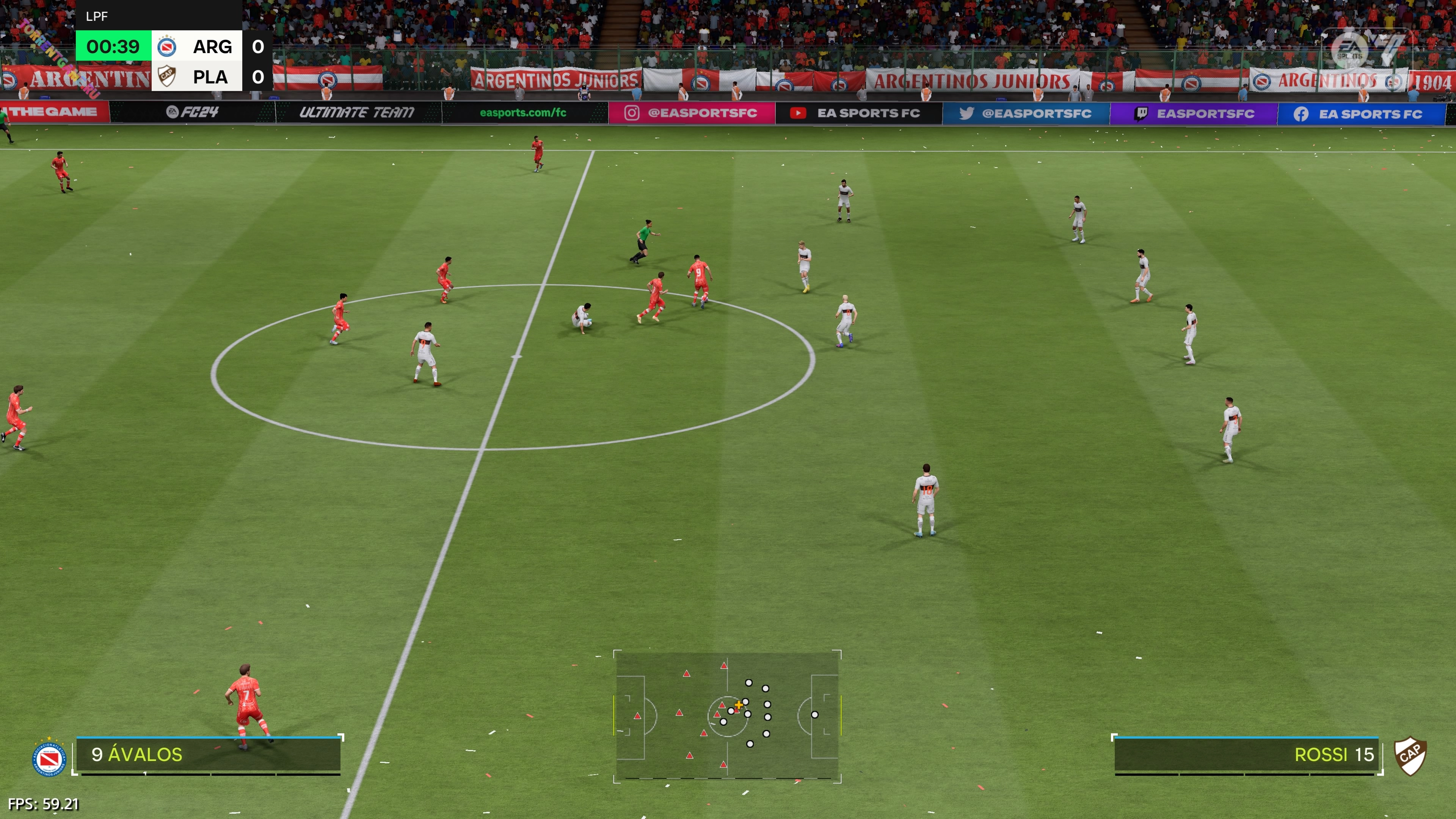Click the radar minimap of the pitch
This screenshot has height=819, width=1456.
[x=727, y=716]
